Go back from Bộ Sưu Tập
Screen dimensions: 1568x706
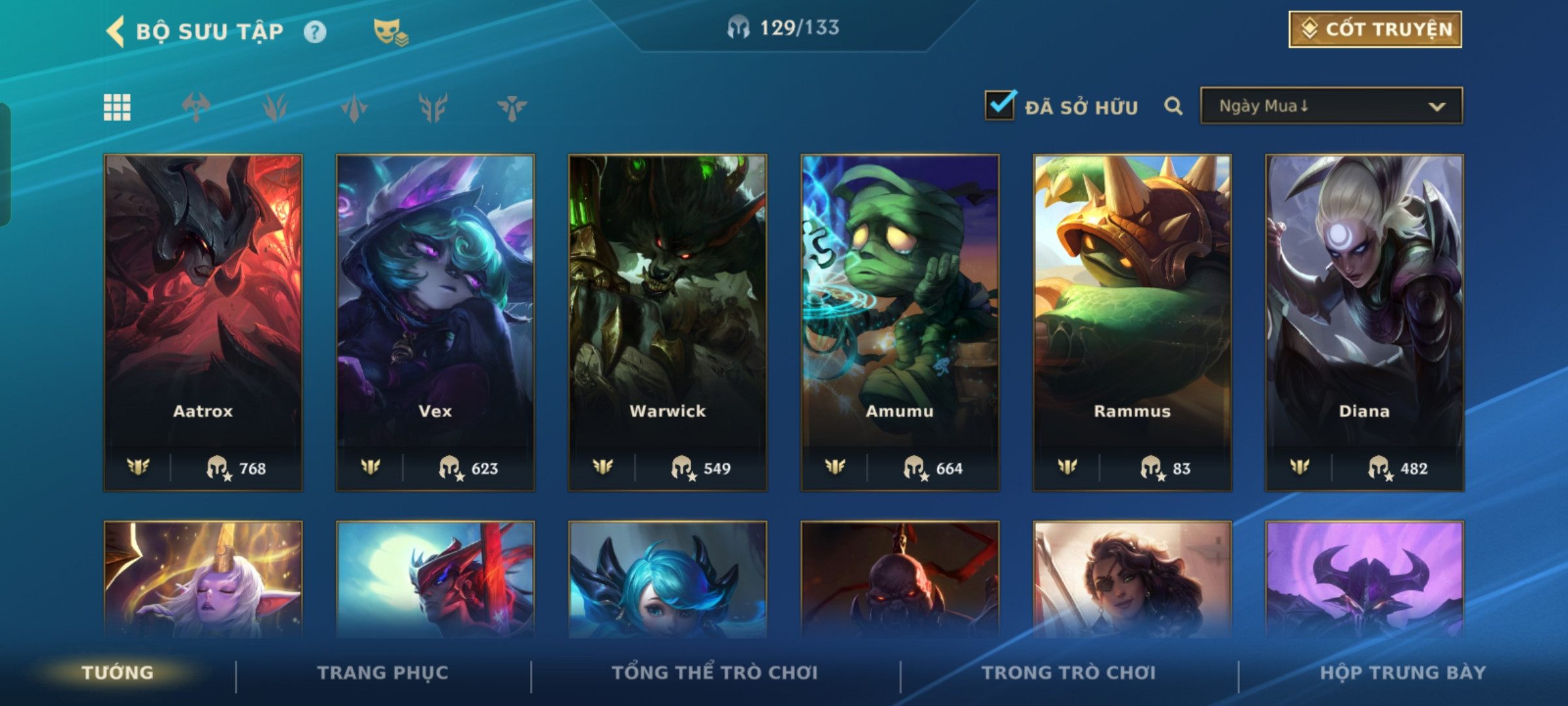pos(116,31)
